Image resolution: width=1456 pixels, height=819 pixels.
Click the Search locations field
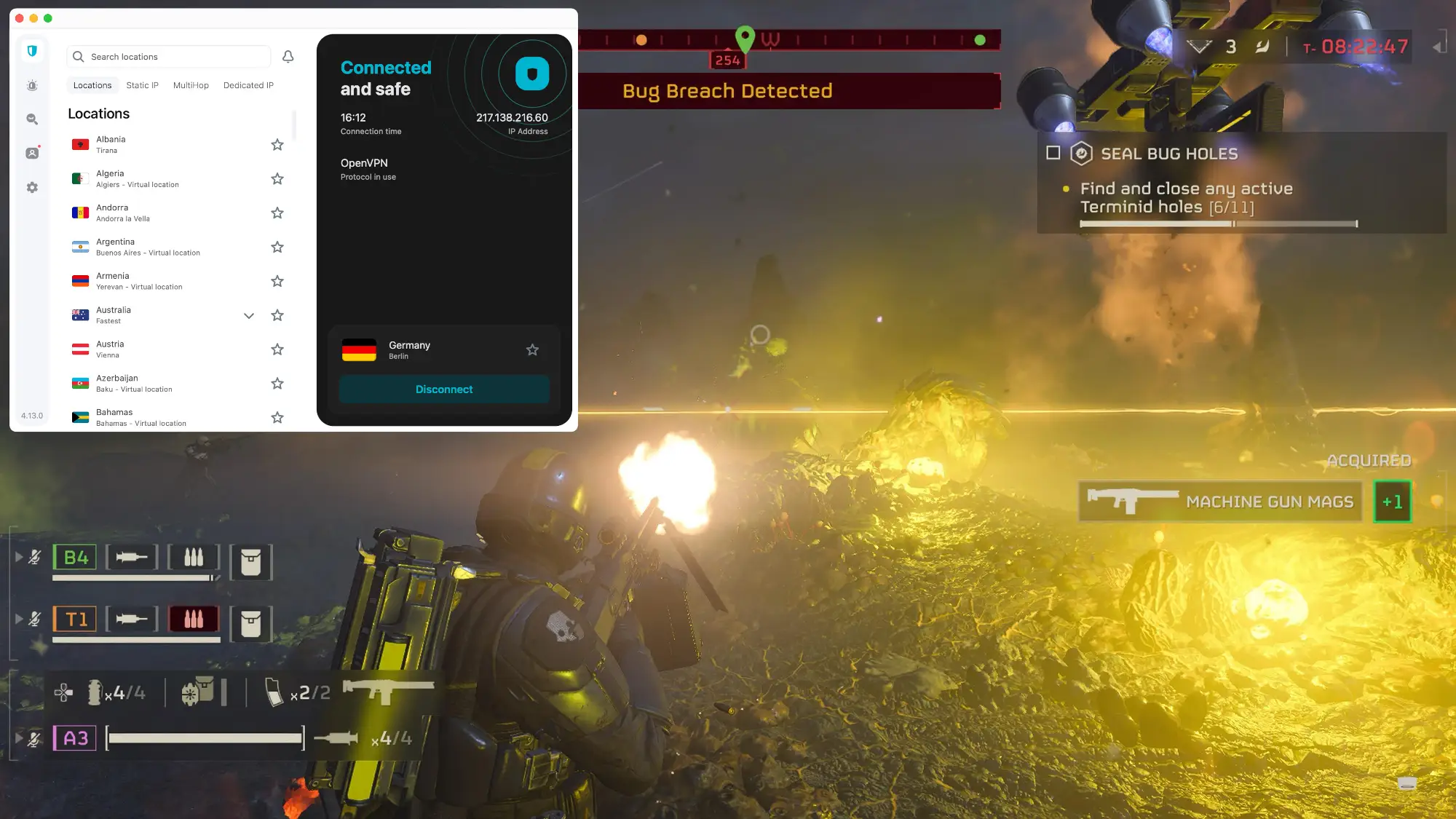(167, 56)
